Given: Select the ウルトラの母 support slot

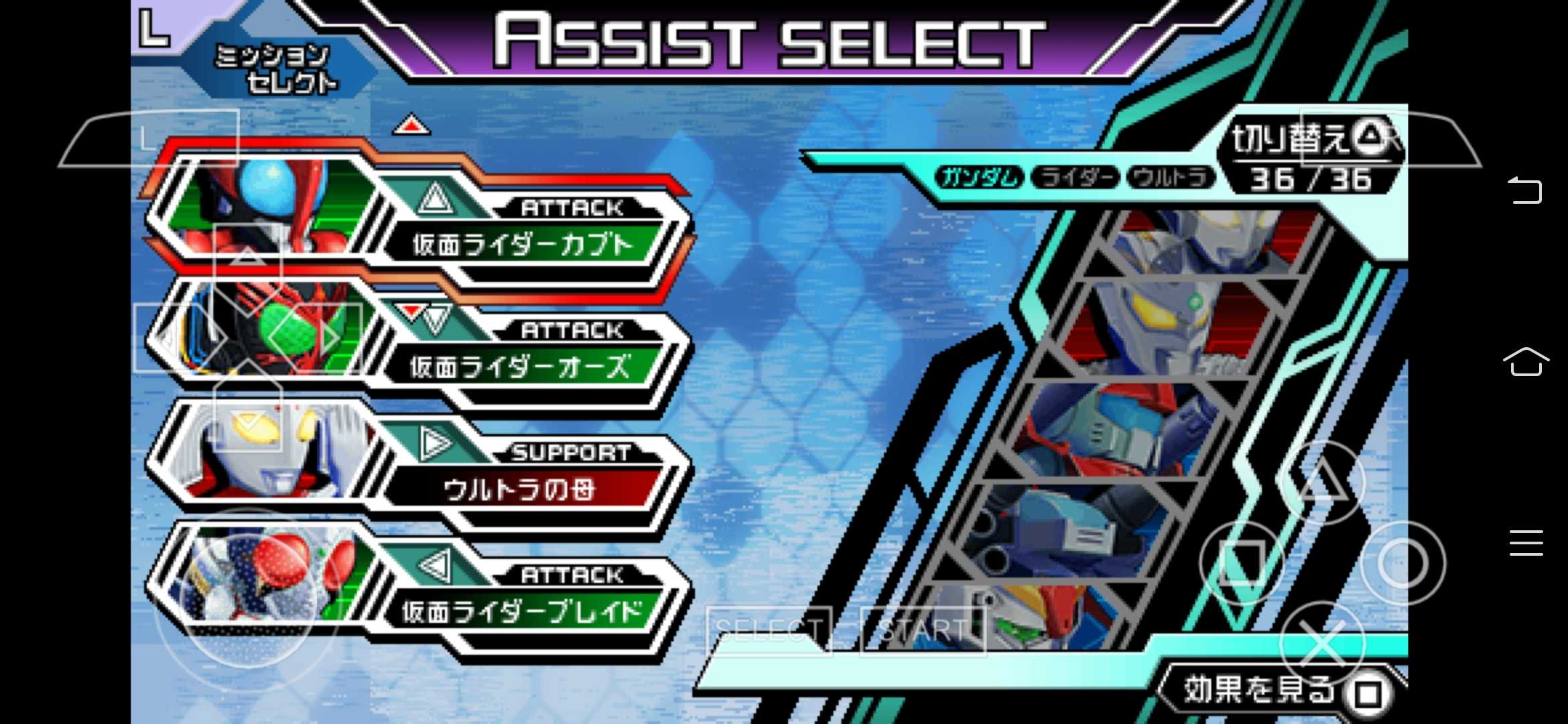Looking at the screenshot, I should [x=520, y=489].
